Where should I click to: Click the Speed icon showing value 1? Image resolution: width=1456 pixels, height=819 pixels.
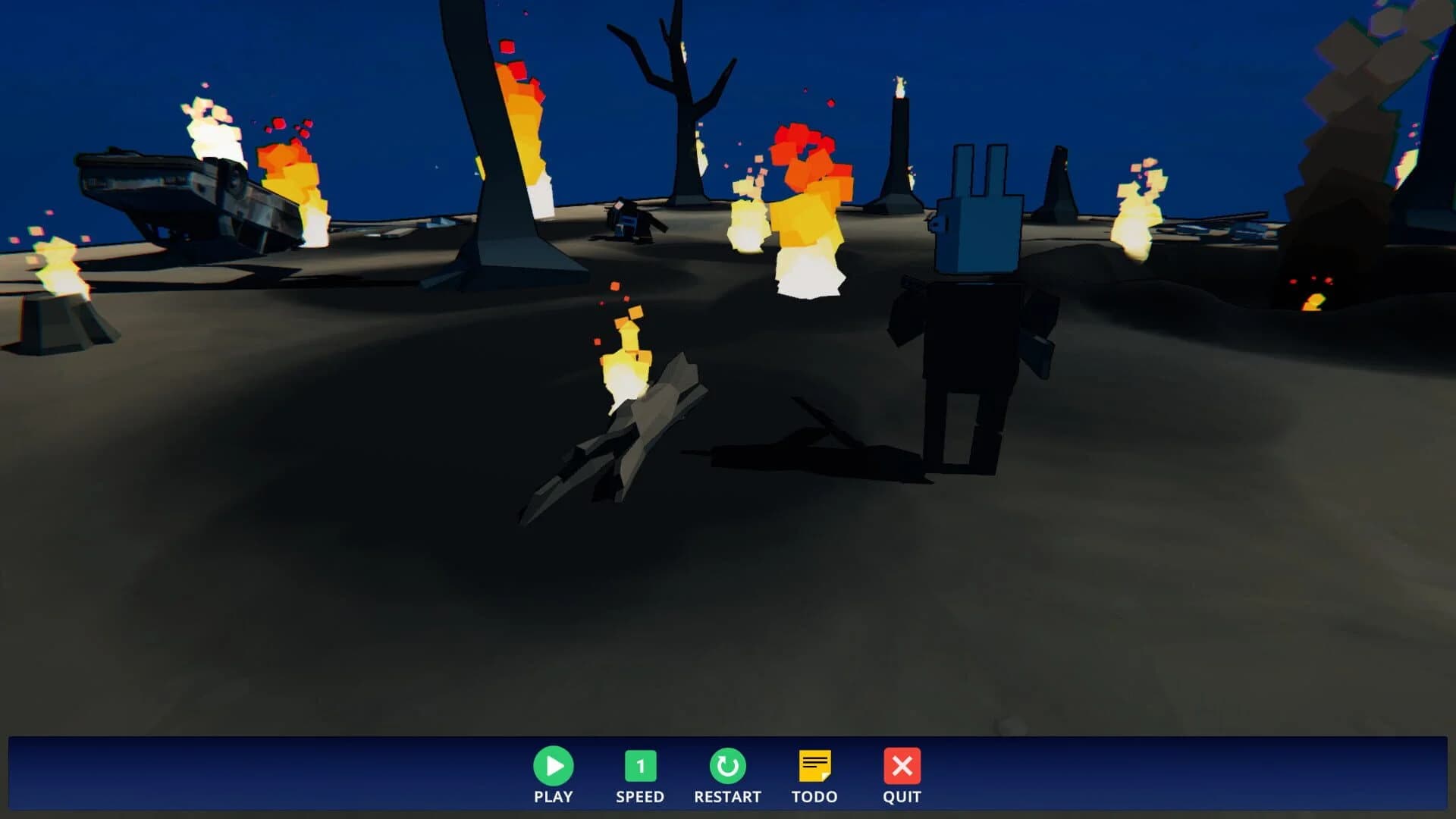coord(641,767)
